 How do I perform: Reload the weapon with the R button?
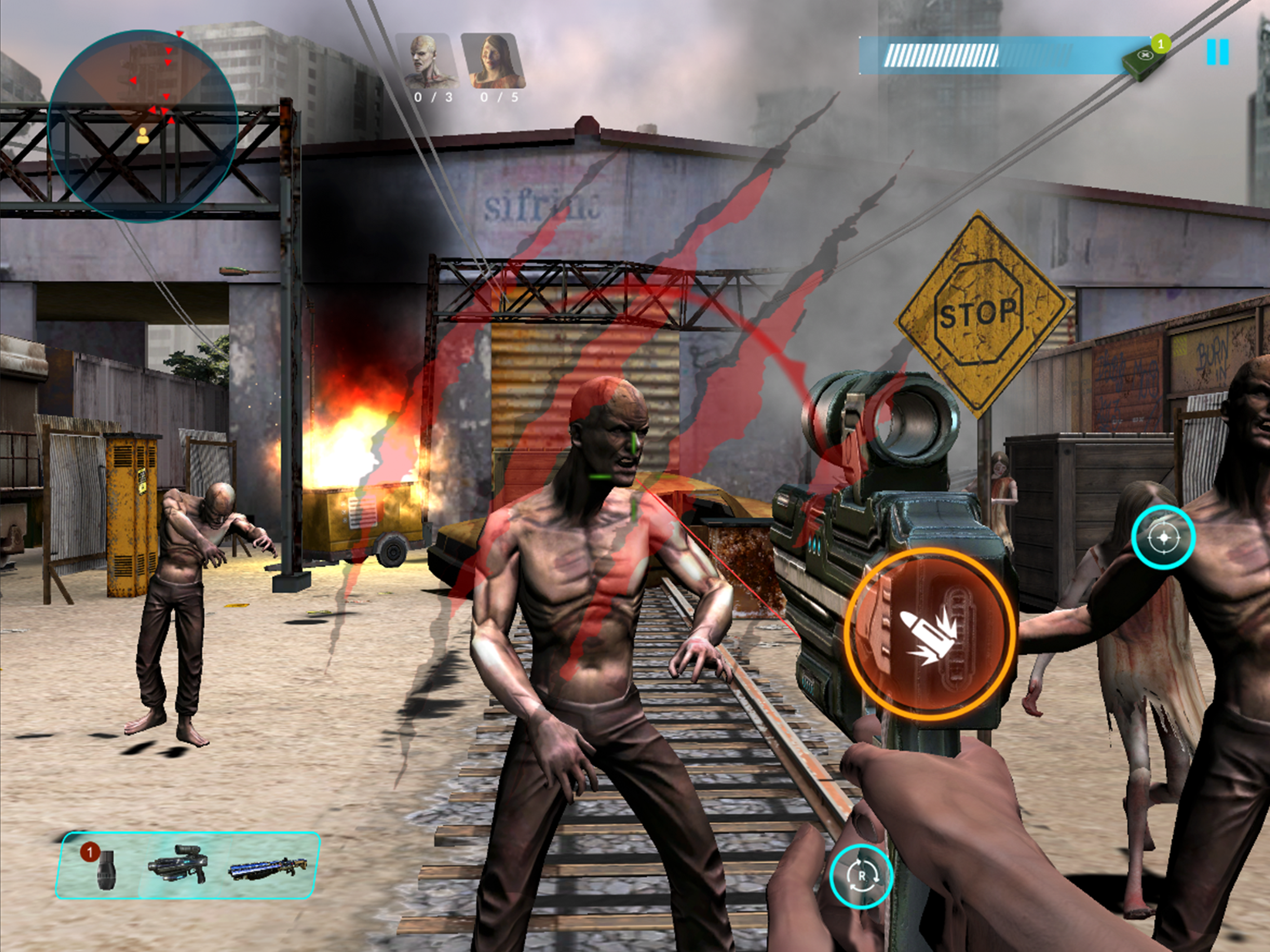click(861, 876)
